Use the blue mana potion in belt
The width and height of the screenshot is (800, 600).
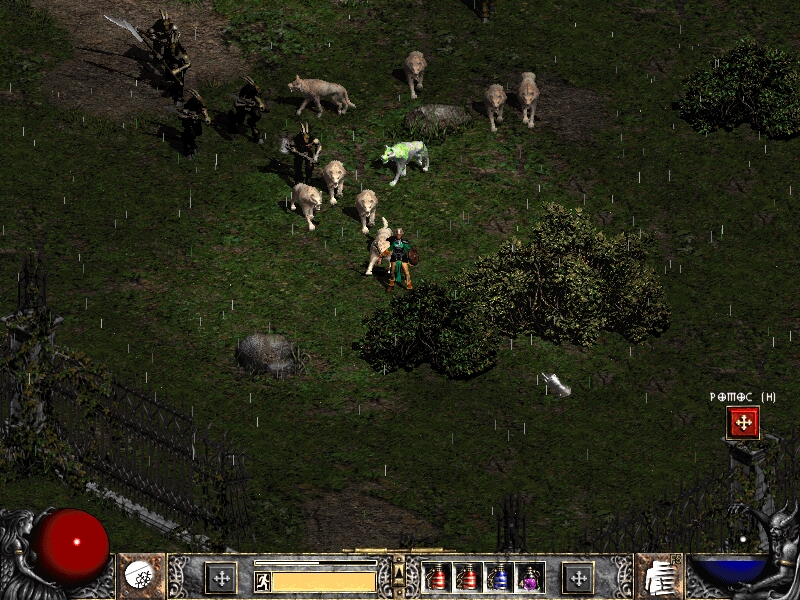click(x=498, y=578)
